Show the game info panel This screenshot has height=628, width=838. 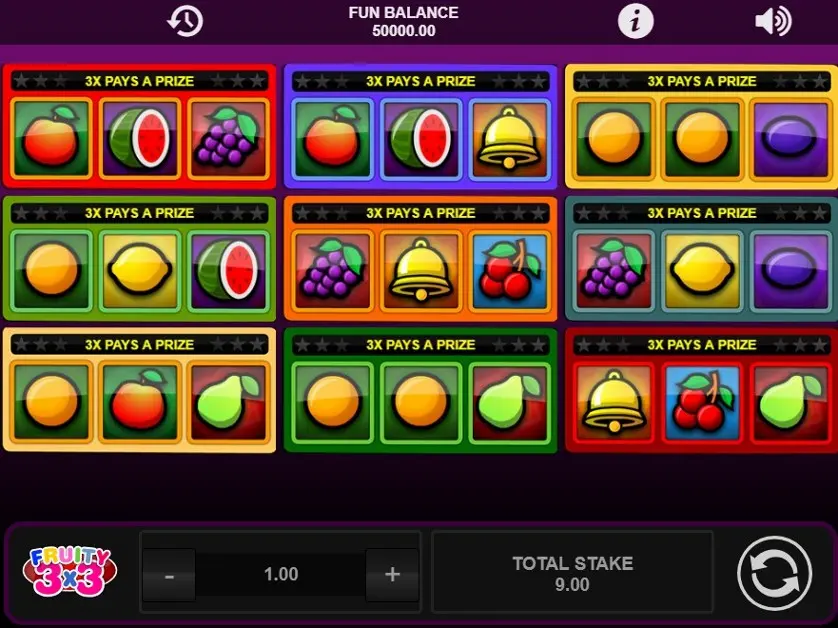[x=635, y=21]
